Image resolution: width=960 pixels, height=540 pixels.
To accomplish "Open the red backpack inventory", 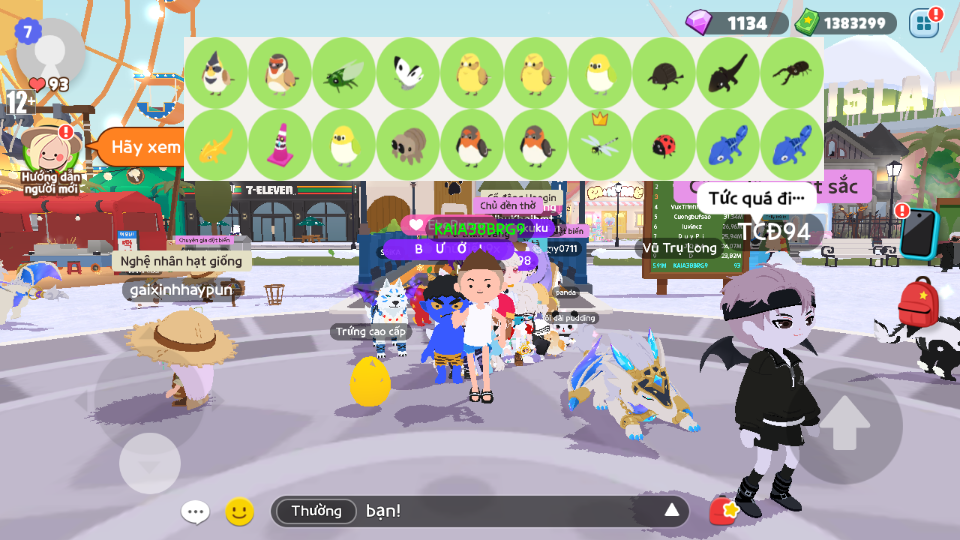I will [x=917, y=302].
